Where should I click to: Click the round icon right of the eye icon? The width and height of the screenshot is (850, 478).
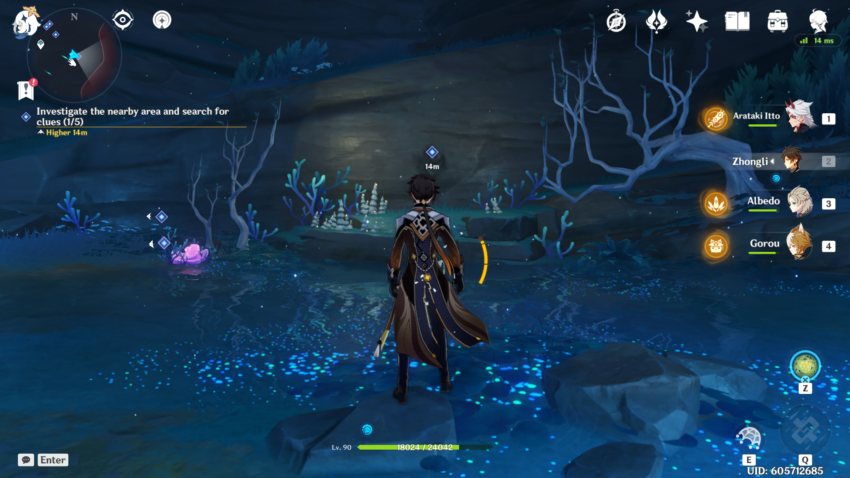[162, 19]
